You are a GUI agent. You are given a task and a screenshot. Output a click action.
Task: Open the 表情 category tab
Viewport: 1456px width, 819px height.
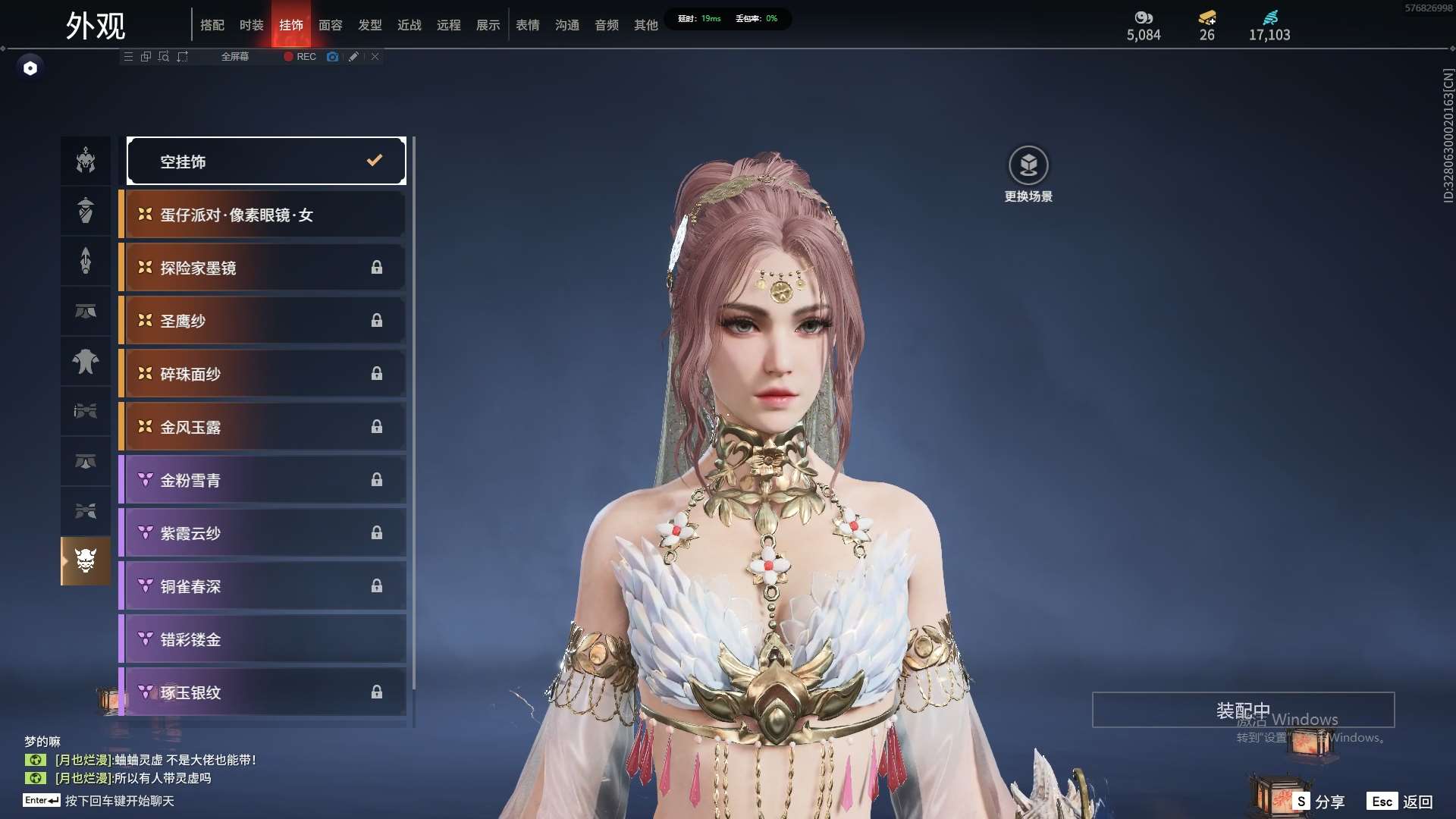[527, 25]
